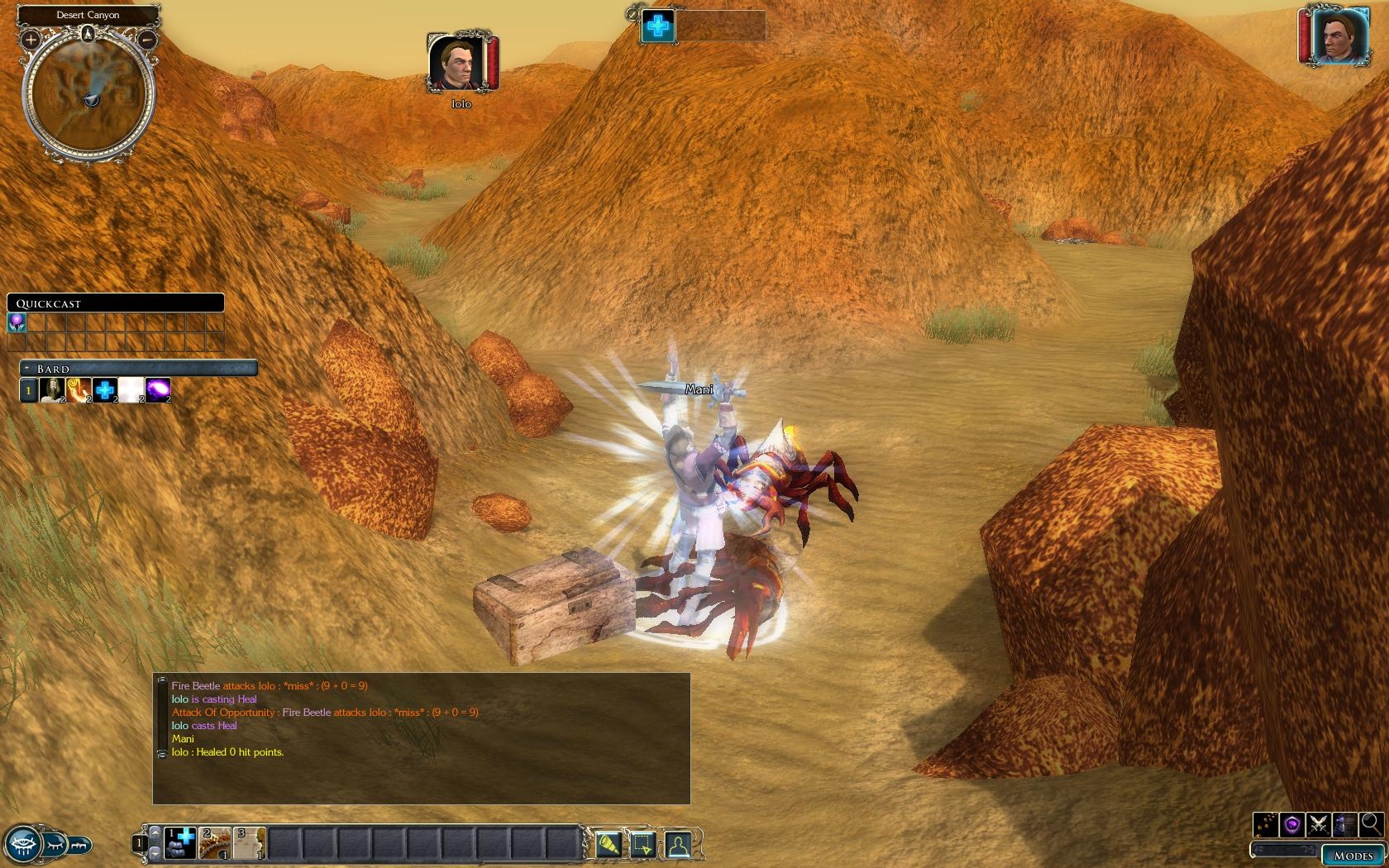Cast the purple comet Bard spell
Image resolution: width=1389 pixels, height=868 pixels.
point(157,389)
